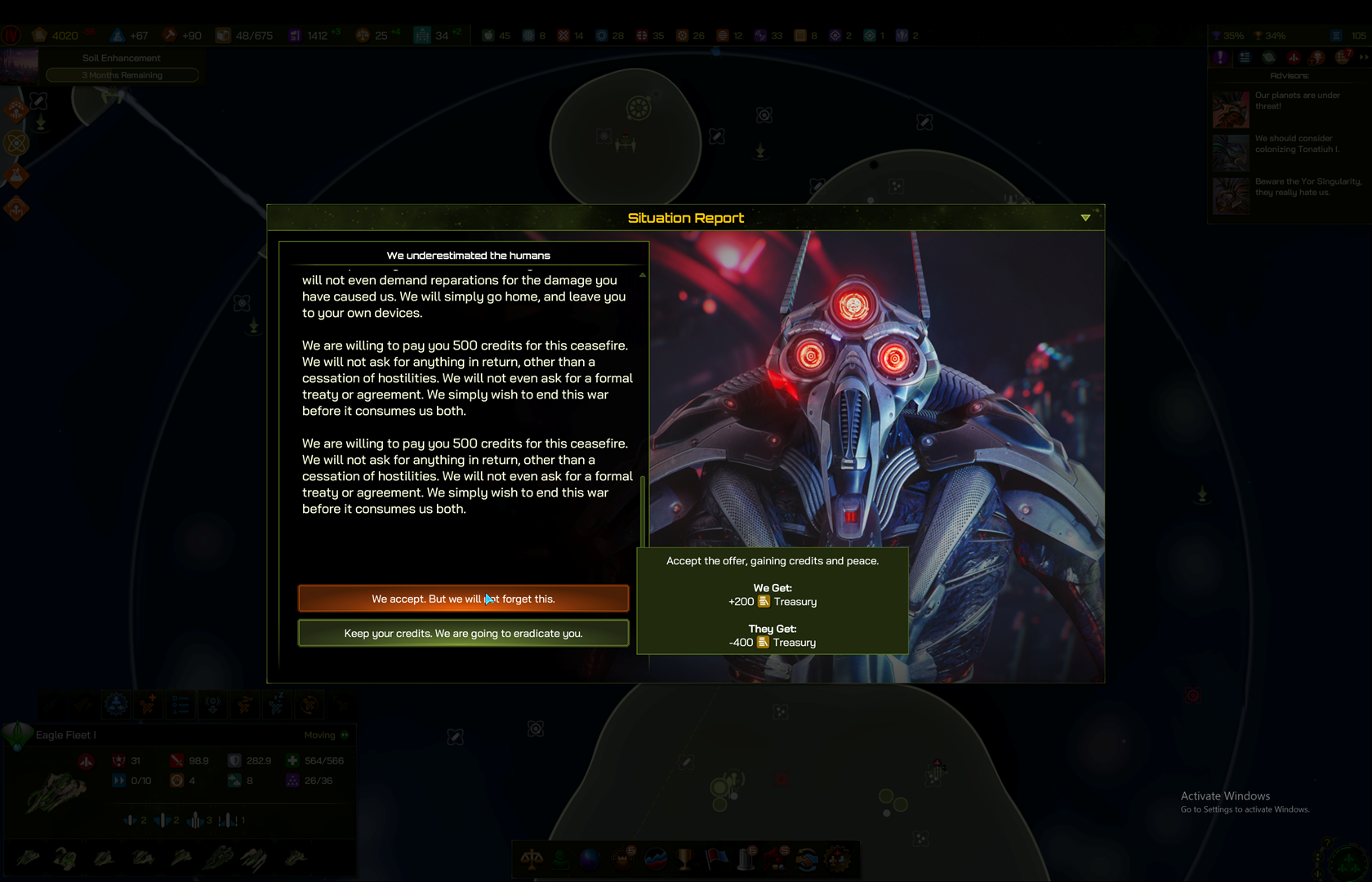Click the sleeping ship sentry command
Viewport: 1372px width, 882px height.
(277, 703)
